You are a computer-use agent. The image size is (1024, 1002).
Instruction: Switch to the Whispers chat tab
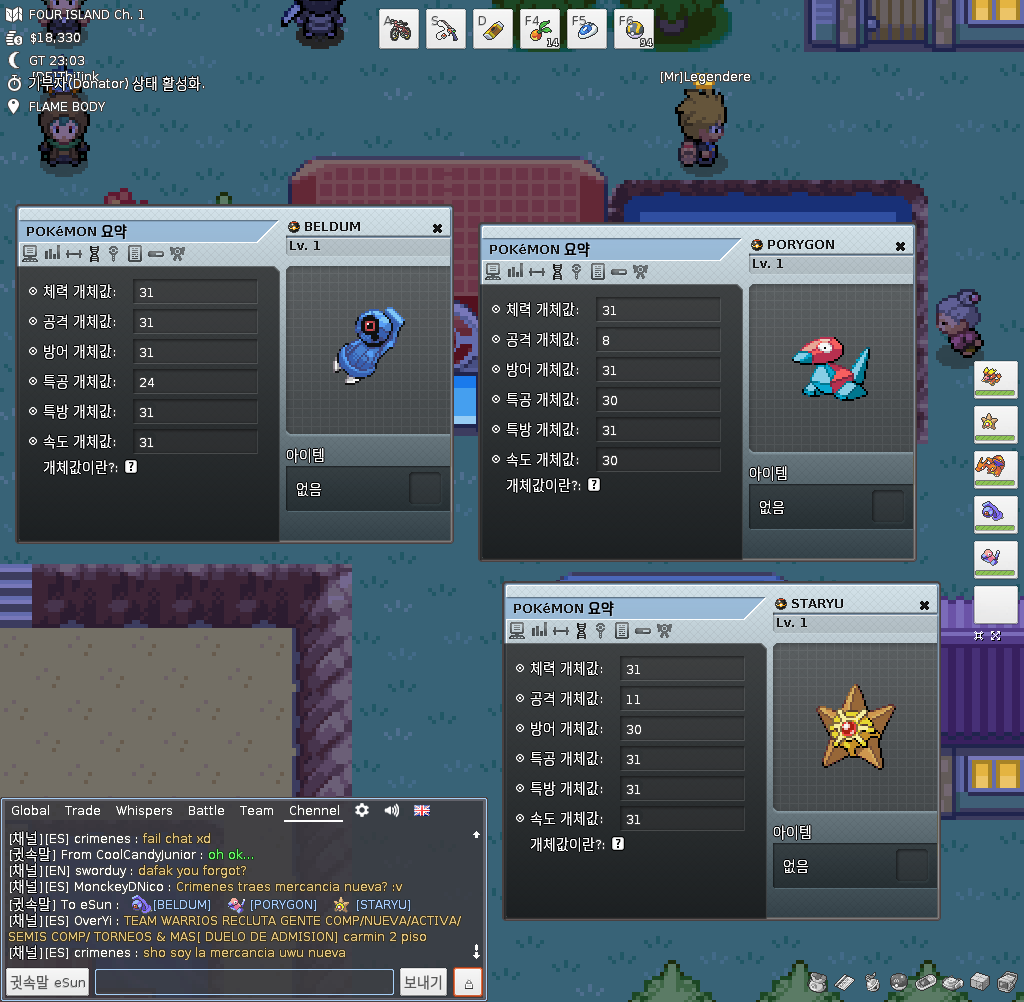pos(144,811)
